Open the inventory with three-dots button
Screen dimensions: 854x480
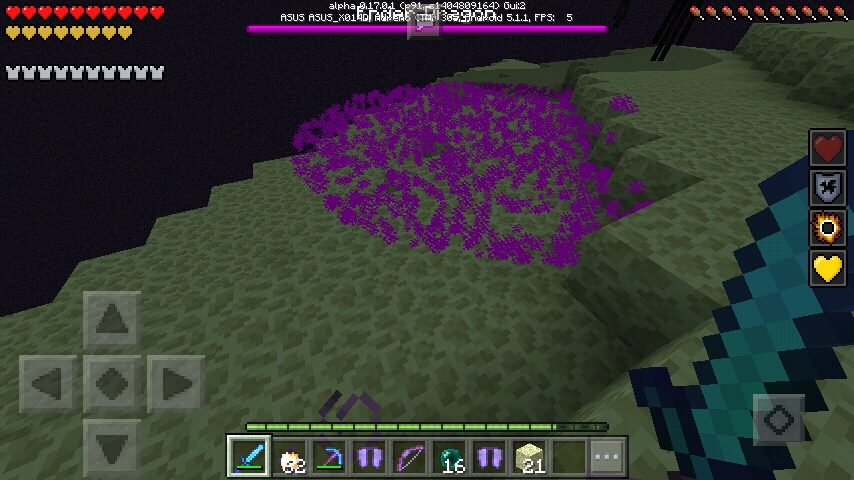tap(607, 457)
